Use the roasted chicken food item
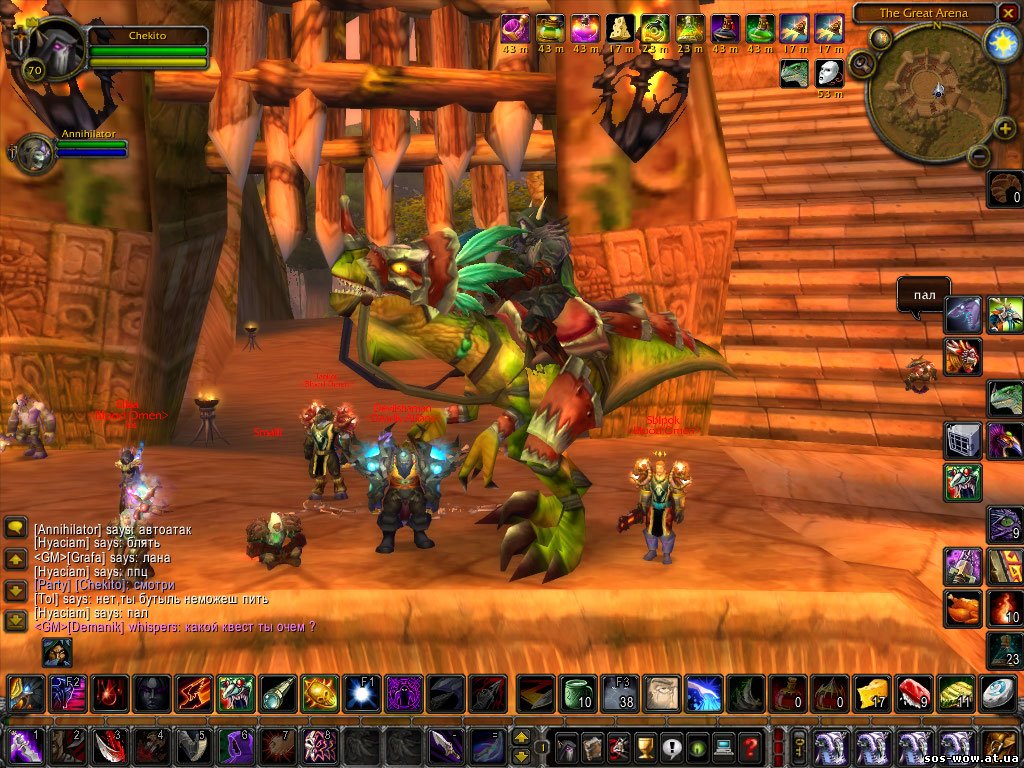This screenshot has width=1024, height=768. 962,607
